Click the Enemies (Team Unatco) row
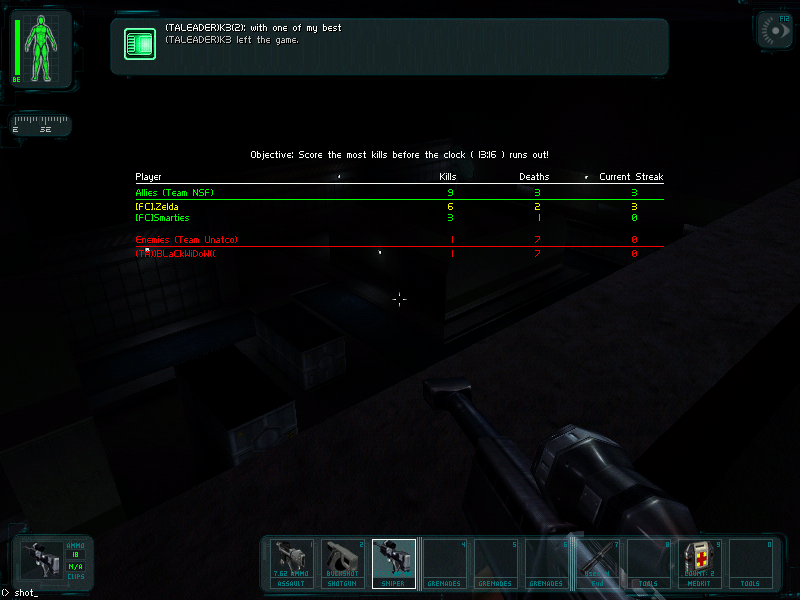This screenshot has height=600, width=800. point(398,240)
